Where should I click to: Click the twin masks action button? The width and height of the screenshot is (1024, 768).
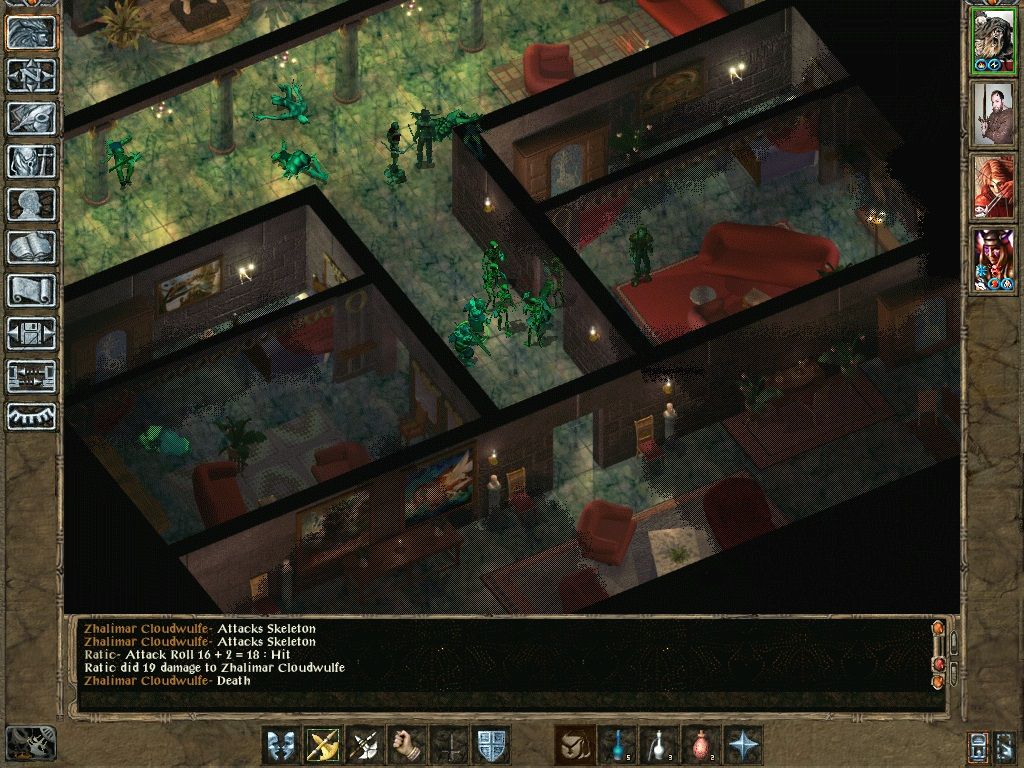pyautogui.click(x=281, y=745)
